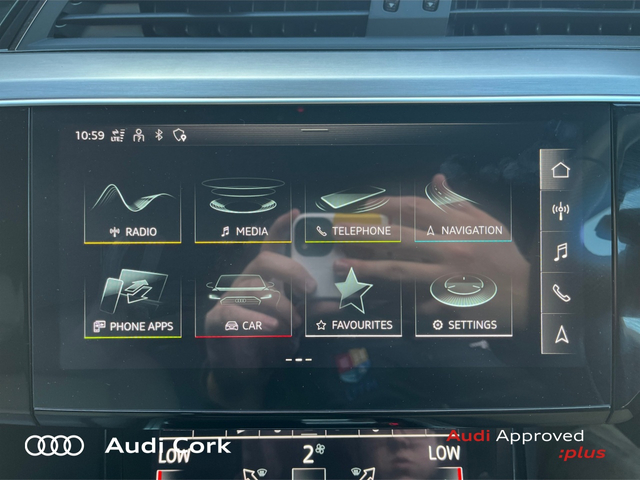Launch Navigation from the home grid
The image size is (640, 480).
point(463,211)
